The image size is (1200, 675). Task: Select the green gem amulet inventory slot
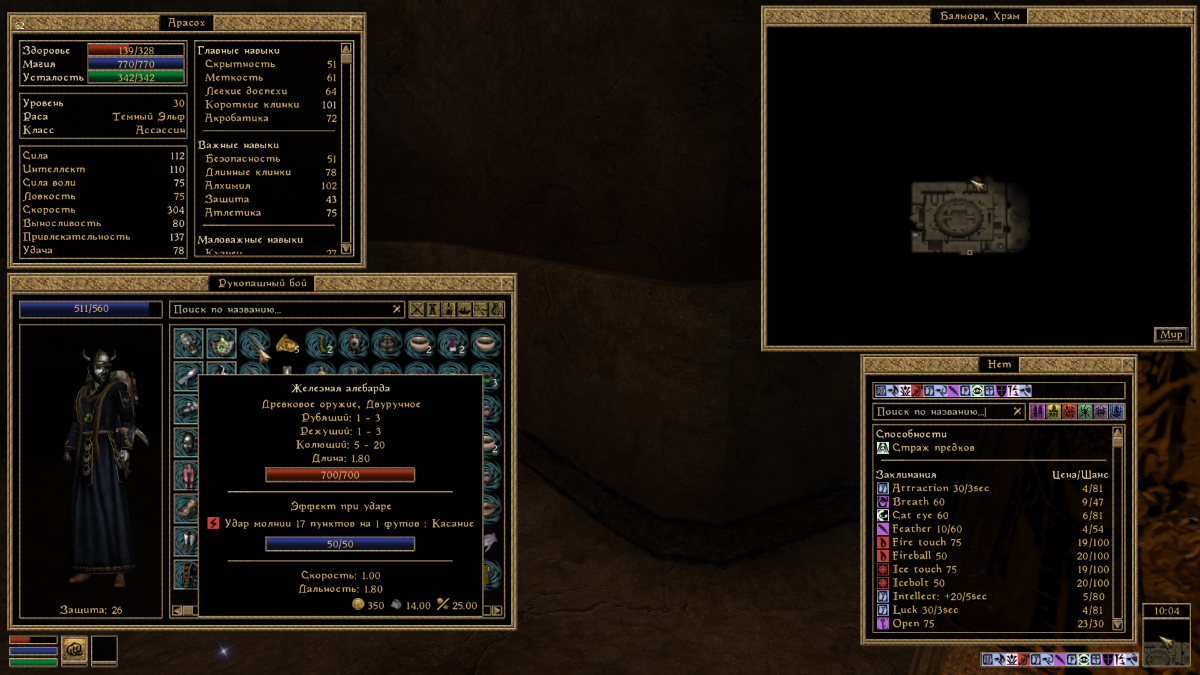click(x=221, y=344)
